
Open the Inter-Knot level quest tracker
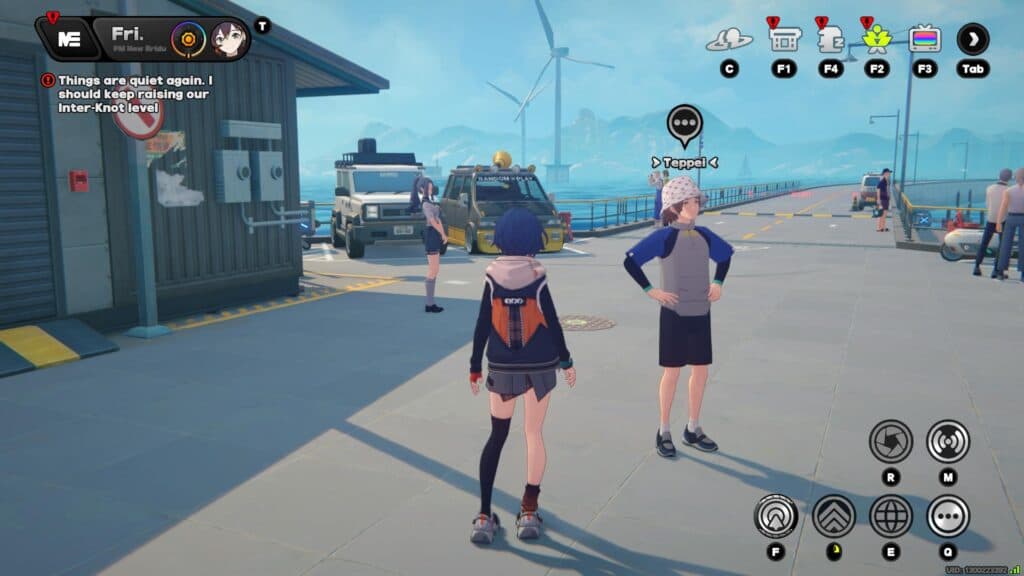pos(135,87)
